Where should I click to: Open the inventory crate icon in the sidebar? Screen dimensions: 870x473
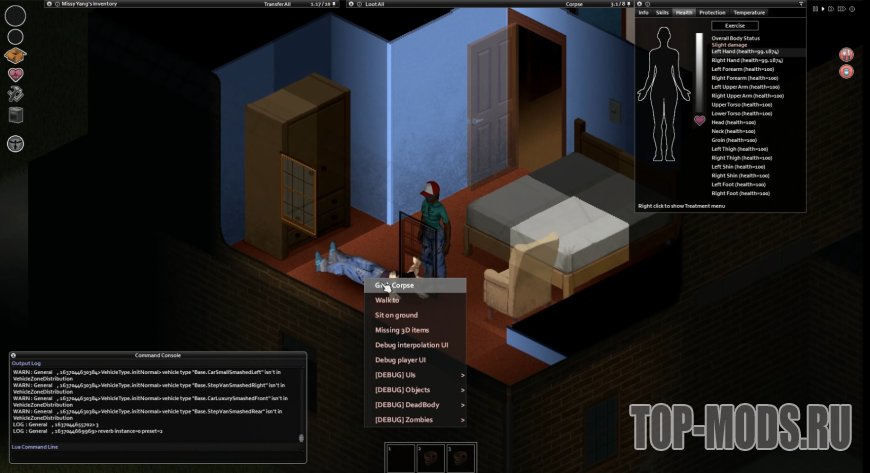pyautogui.click(x=15, y=55)
